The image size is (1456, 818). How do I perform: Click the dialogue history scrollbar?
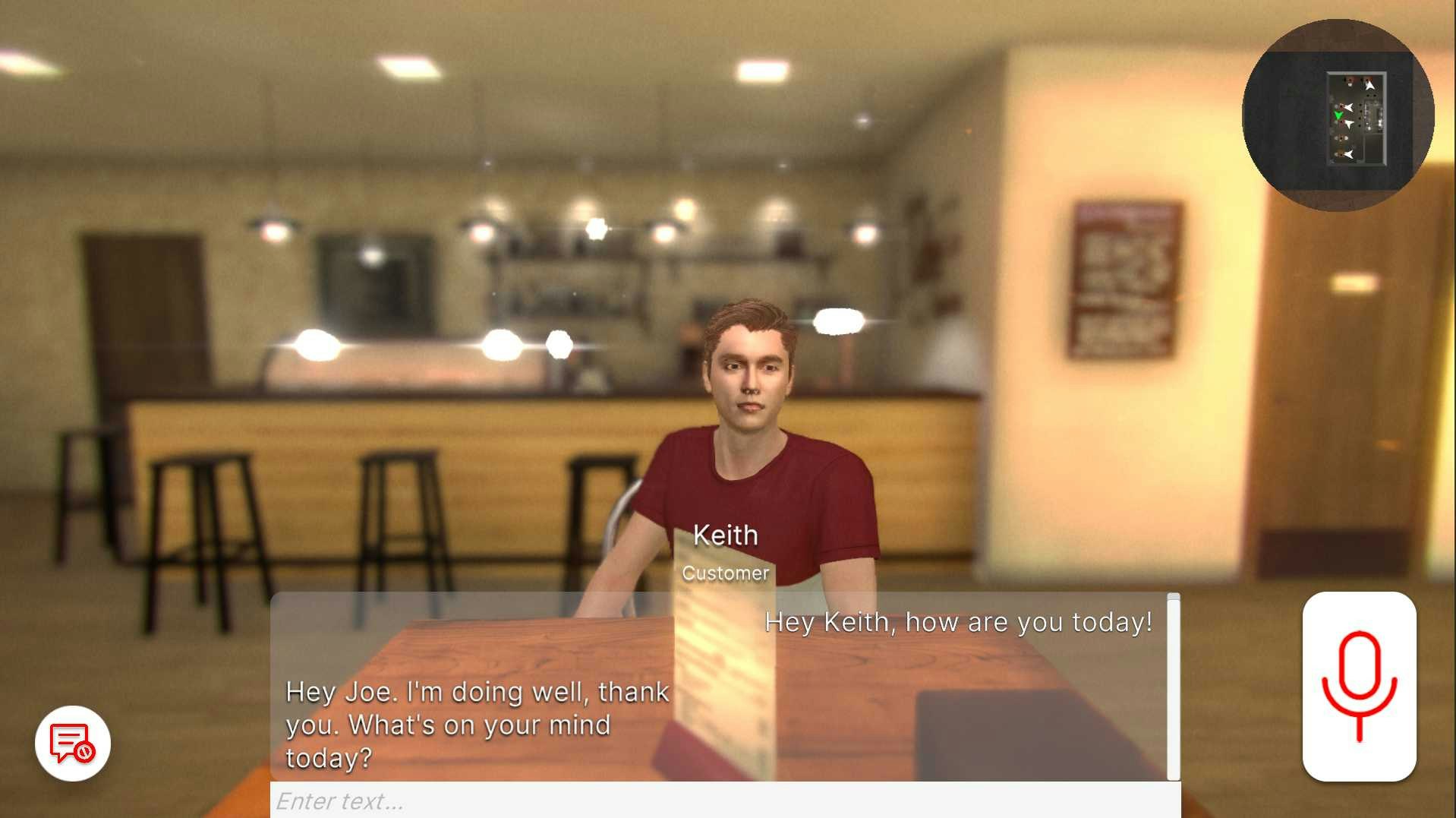tap(1174, 687)
